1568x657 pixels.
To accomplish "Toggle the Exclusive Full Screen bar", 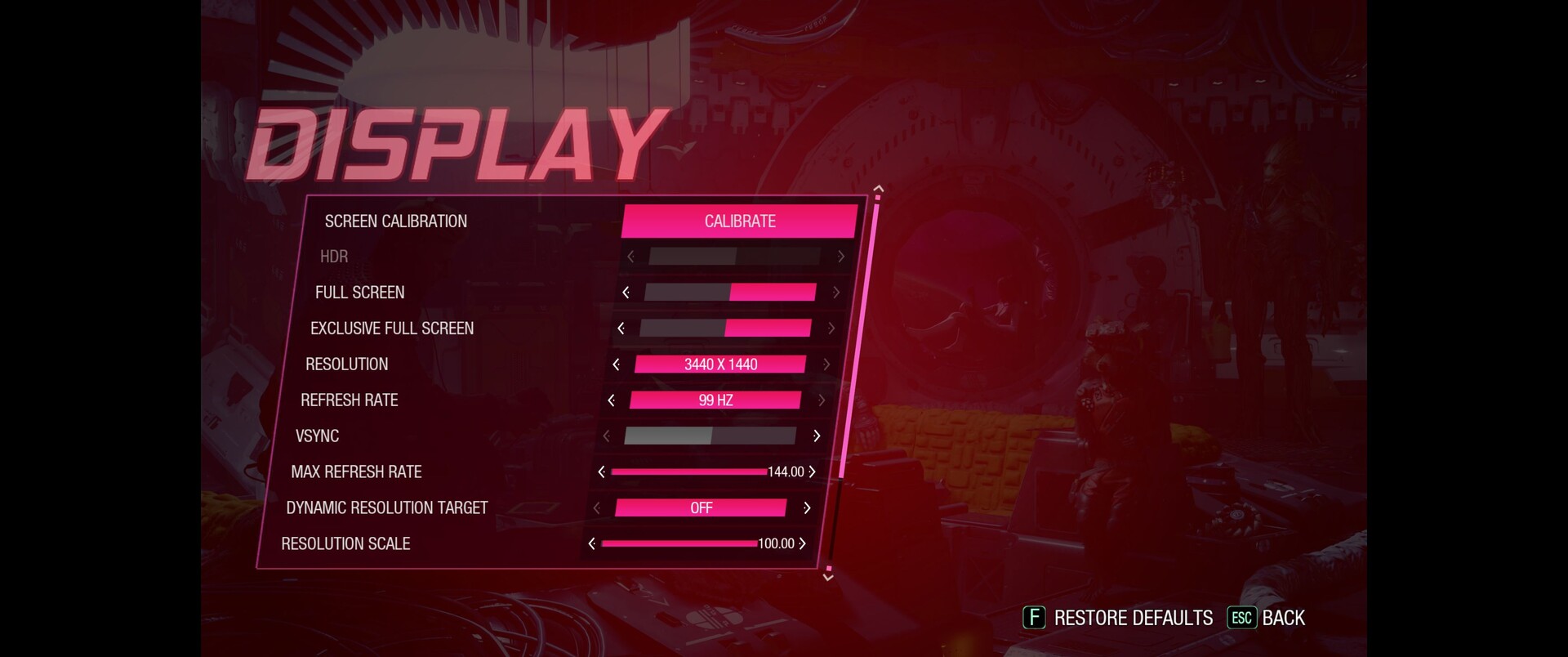I will 725,328.
